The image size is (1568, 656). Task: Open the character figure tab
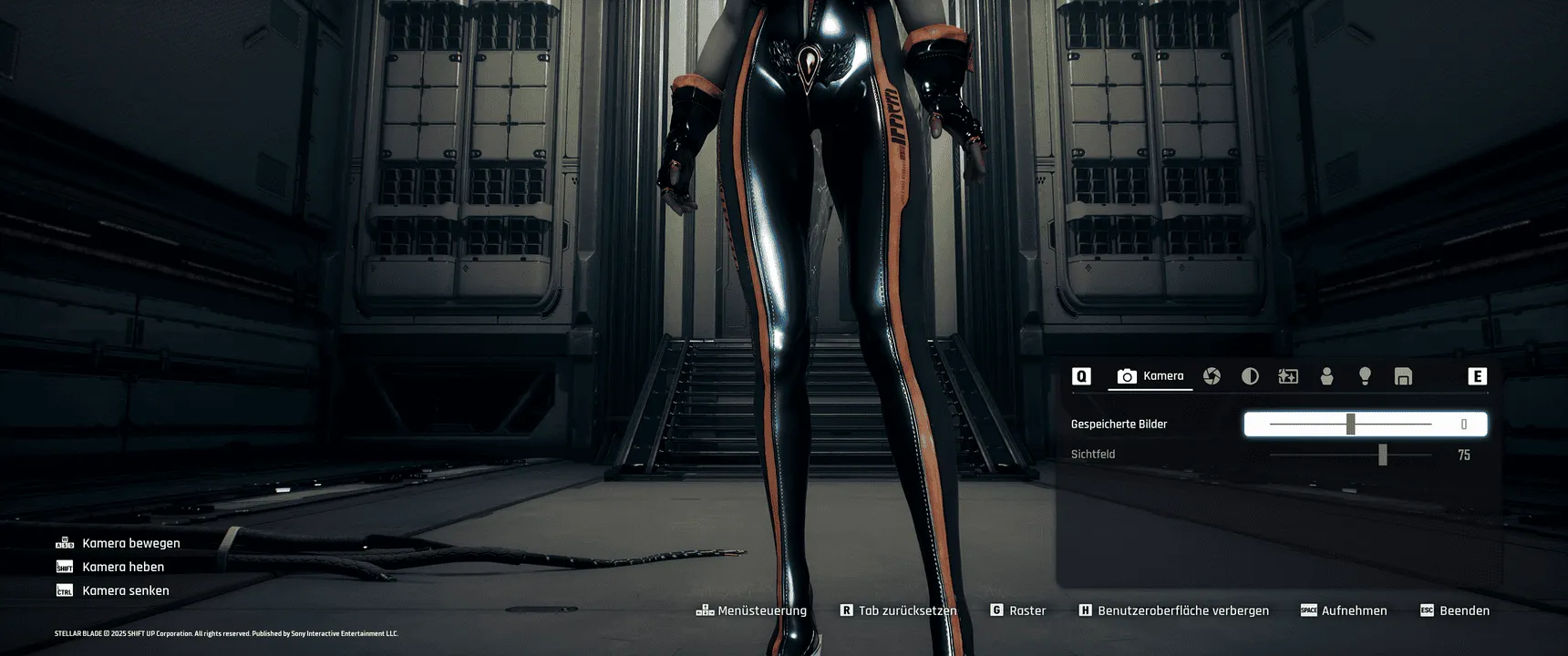1326,376
